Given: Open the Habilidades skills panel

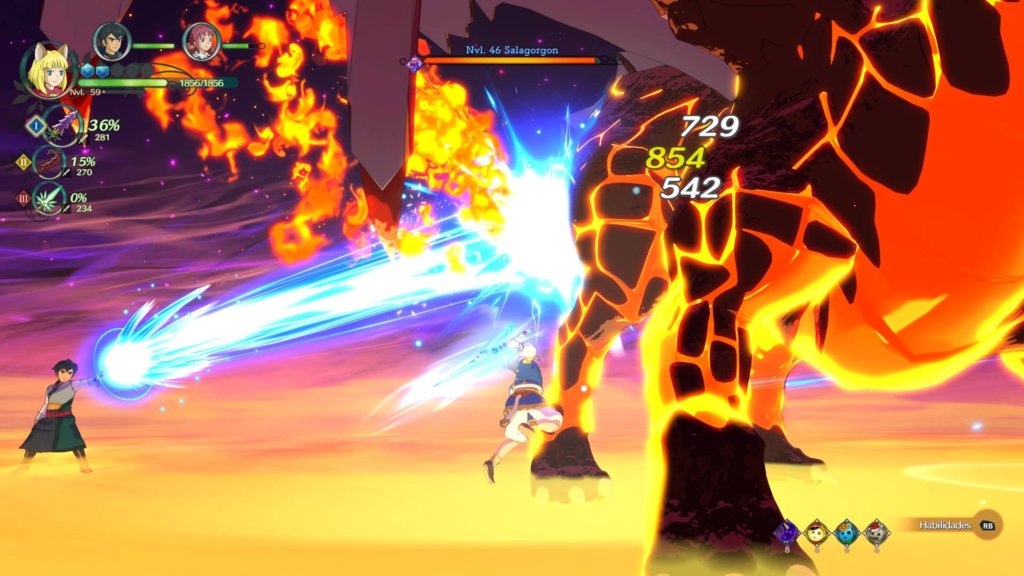Looking at the screenshot, I should coord(948,525).
